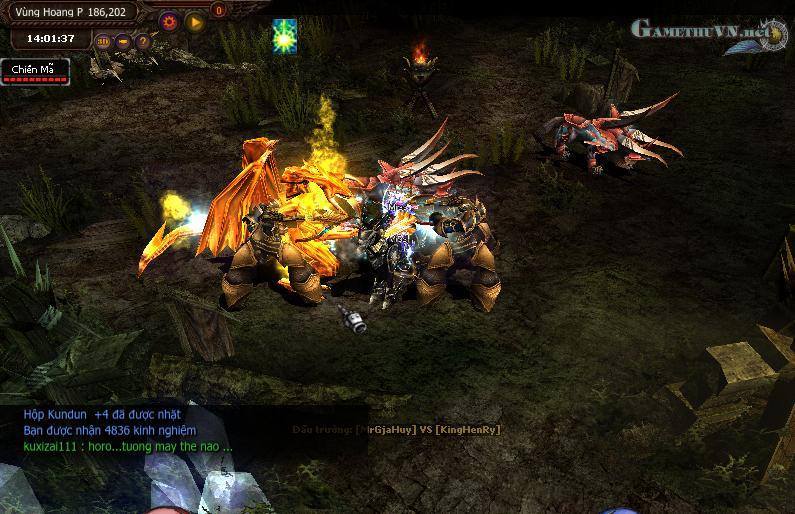Click the chat message log
Image resolution: width=795 pixels, height=514 pixels.
[128, 431]
